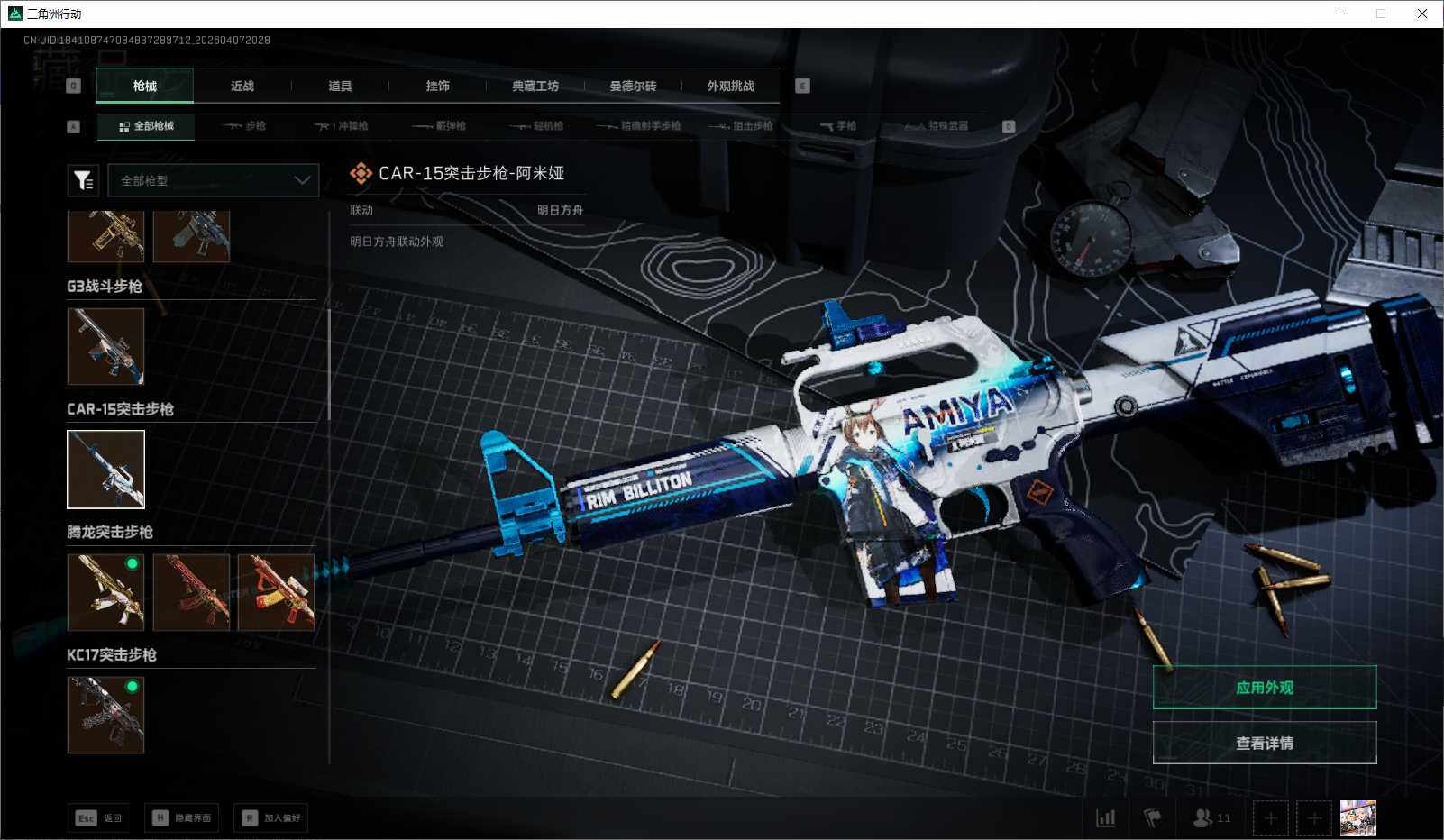
Task: Select the CAR-15 Amiya skin thumbnail
Action: coord(105,469)
